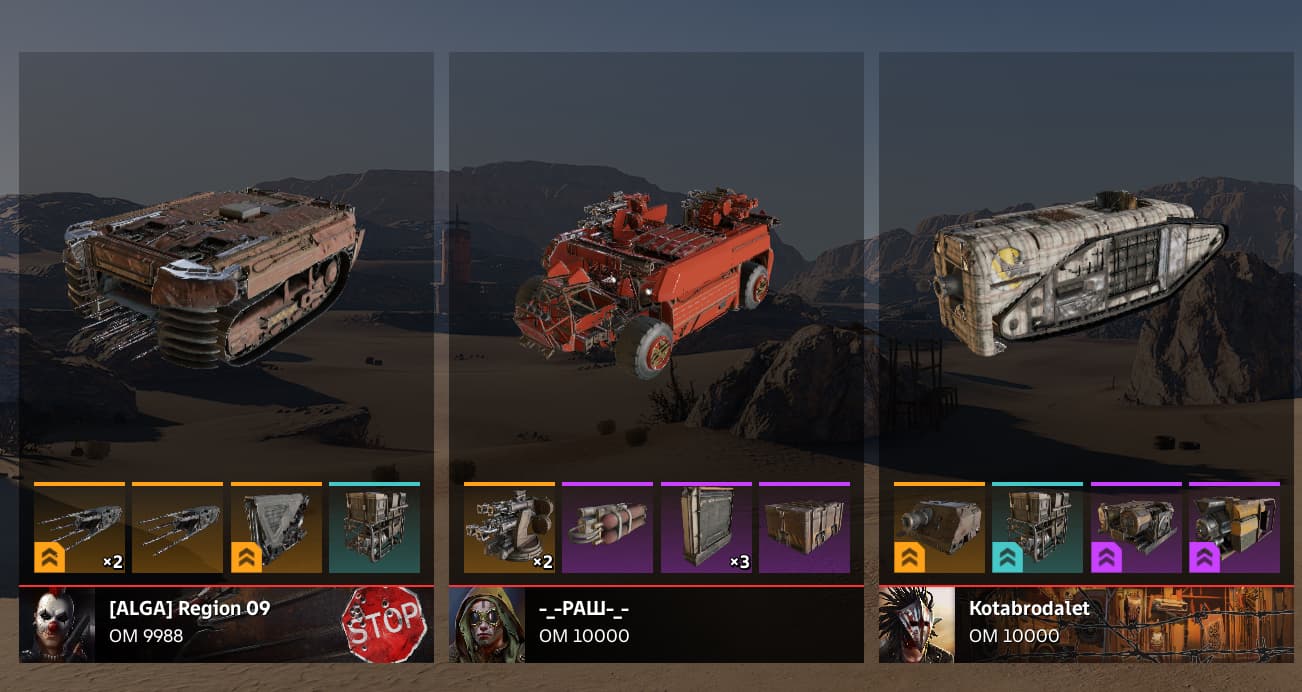The width and height of the screenshot is (1302, 692).
Task: Select the harpoon weapon slot without a quantity
Action: 177,528
